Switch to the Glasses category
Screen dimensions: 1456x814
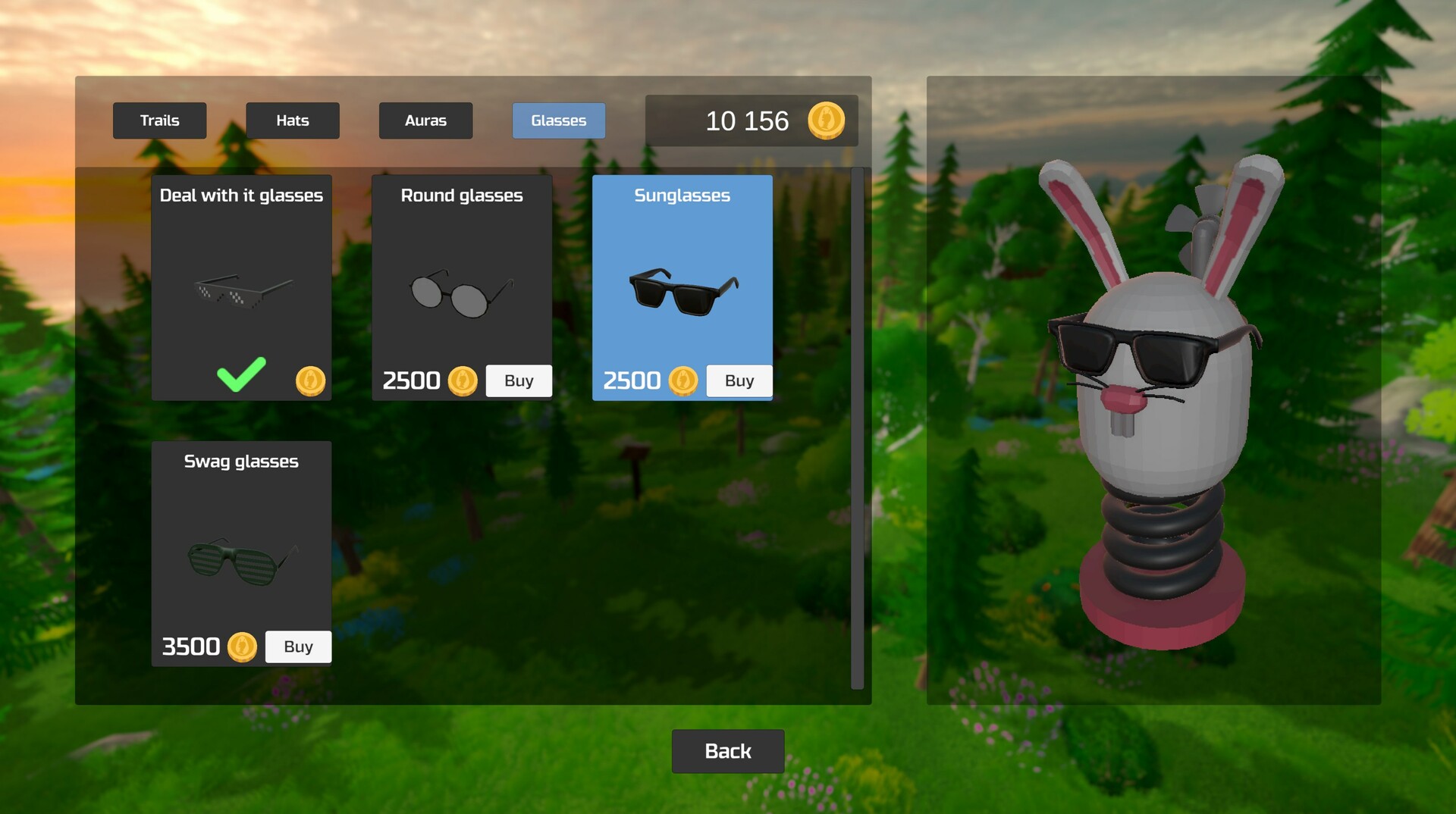pos(558,120)
